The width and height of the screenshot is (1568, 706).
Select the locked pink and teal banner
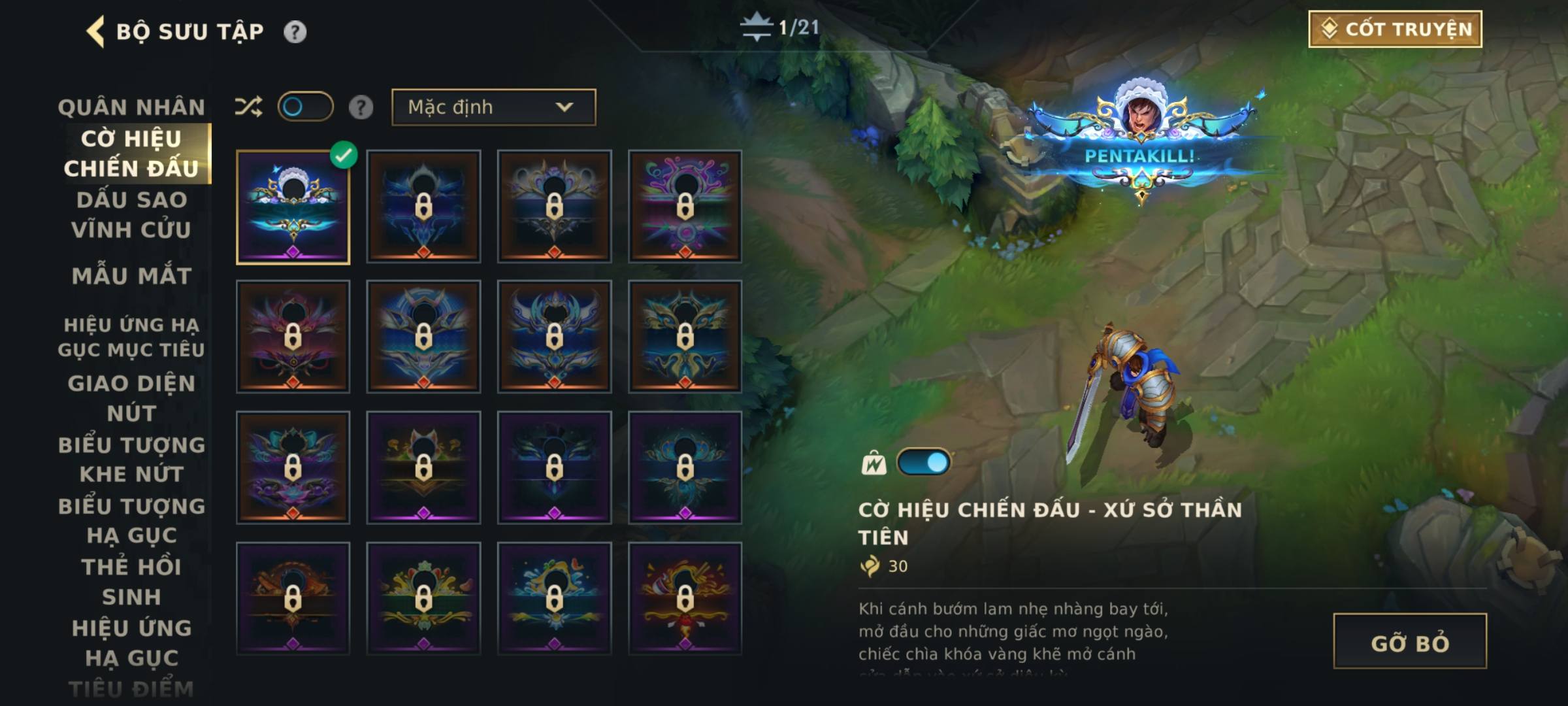(x=685, y=207)
